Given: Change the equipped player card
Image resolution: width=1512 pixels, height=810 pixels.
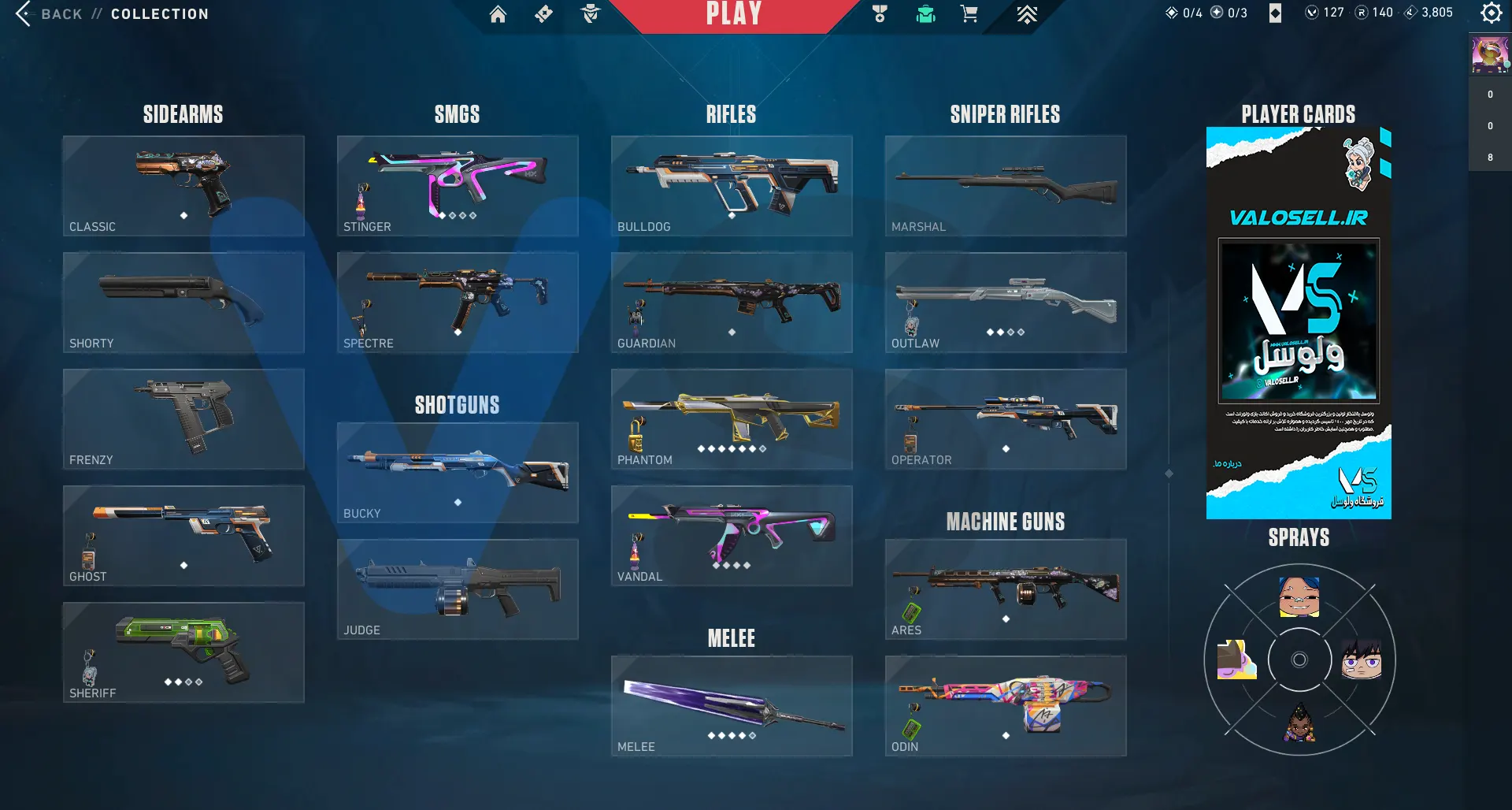Looking at the screenshot, I should (x=1299, y=323).
